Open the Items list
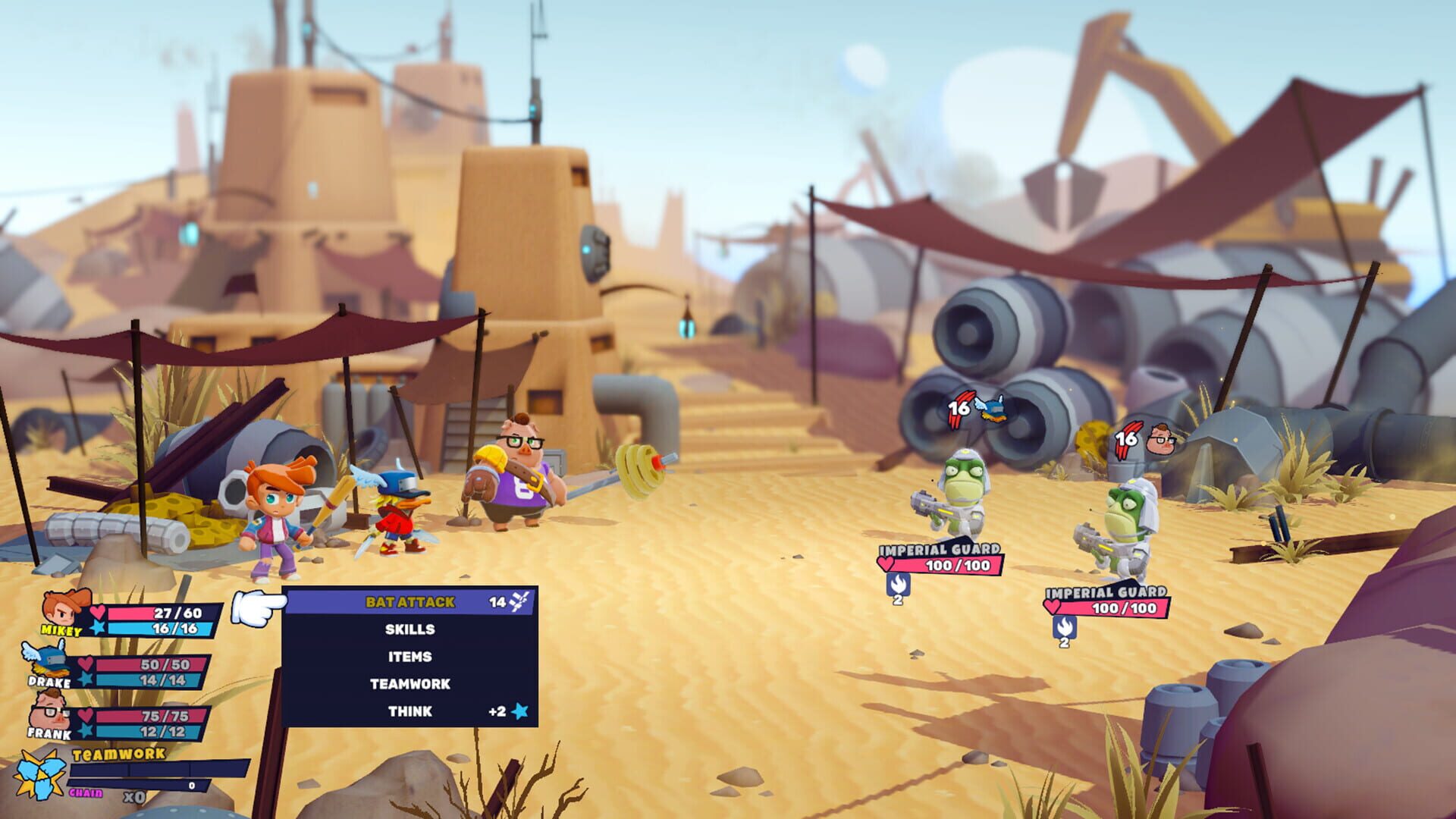The height and width of the screenshot is (819, 1456). tap(410, 657)
